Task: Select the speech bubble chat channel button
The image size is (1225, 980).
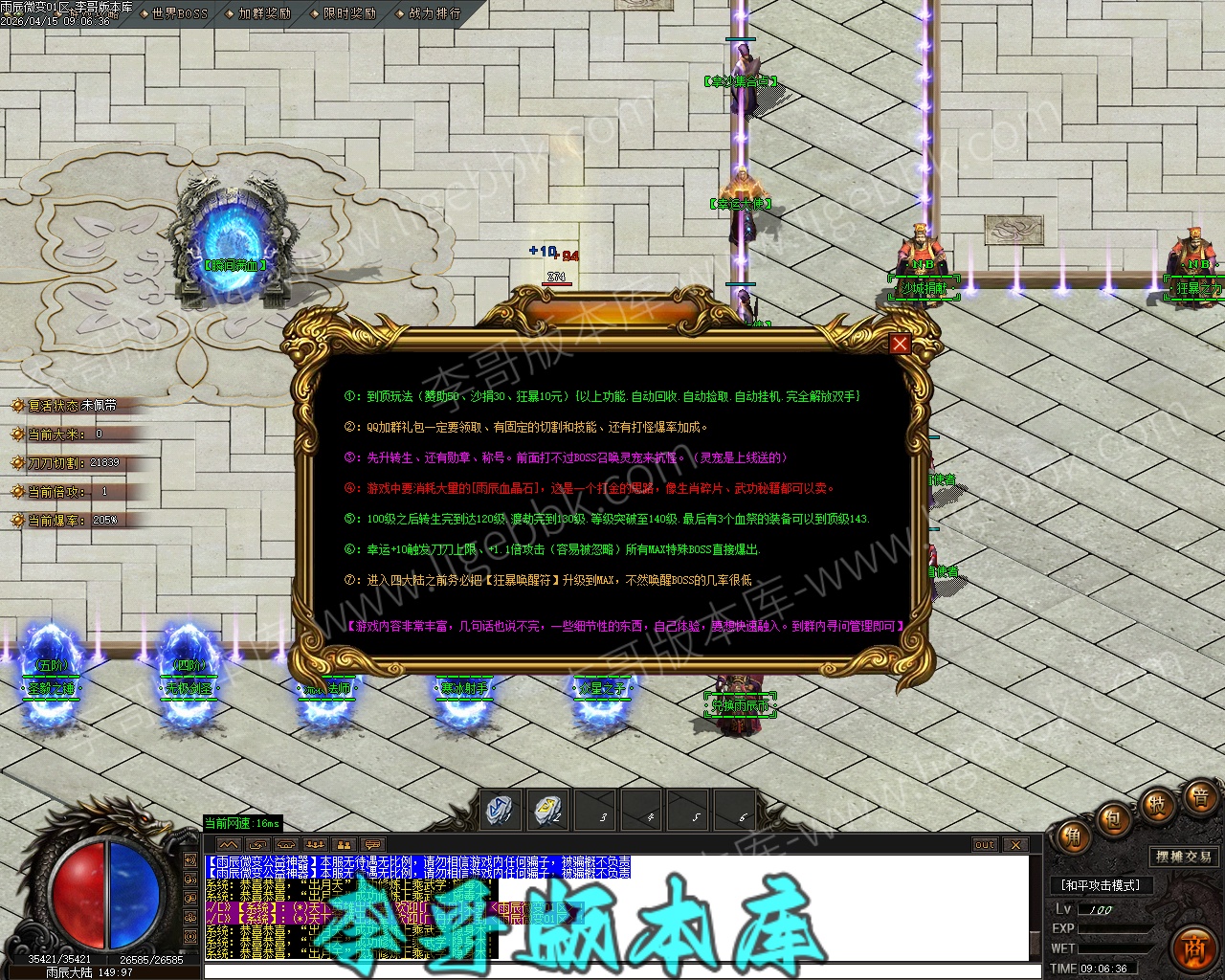Action: click(372, 845)
